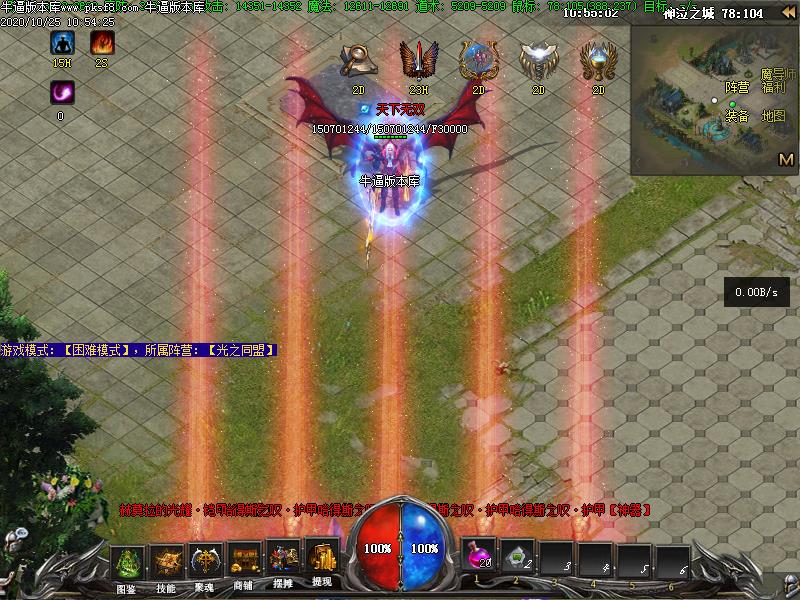The height and width of the screenshot is (600, 800).
Task: Use the green gem item in slot 2
Action: (518, 556)
